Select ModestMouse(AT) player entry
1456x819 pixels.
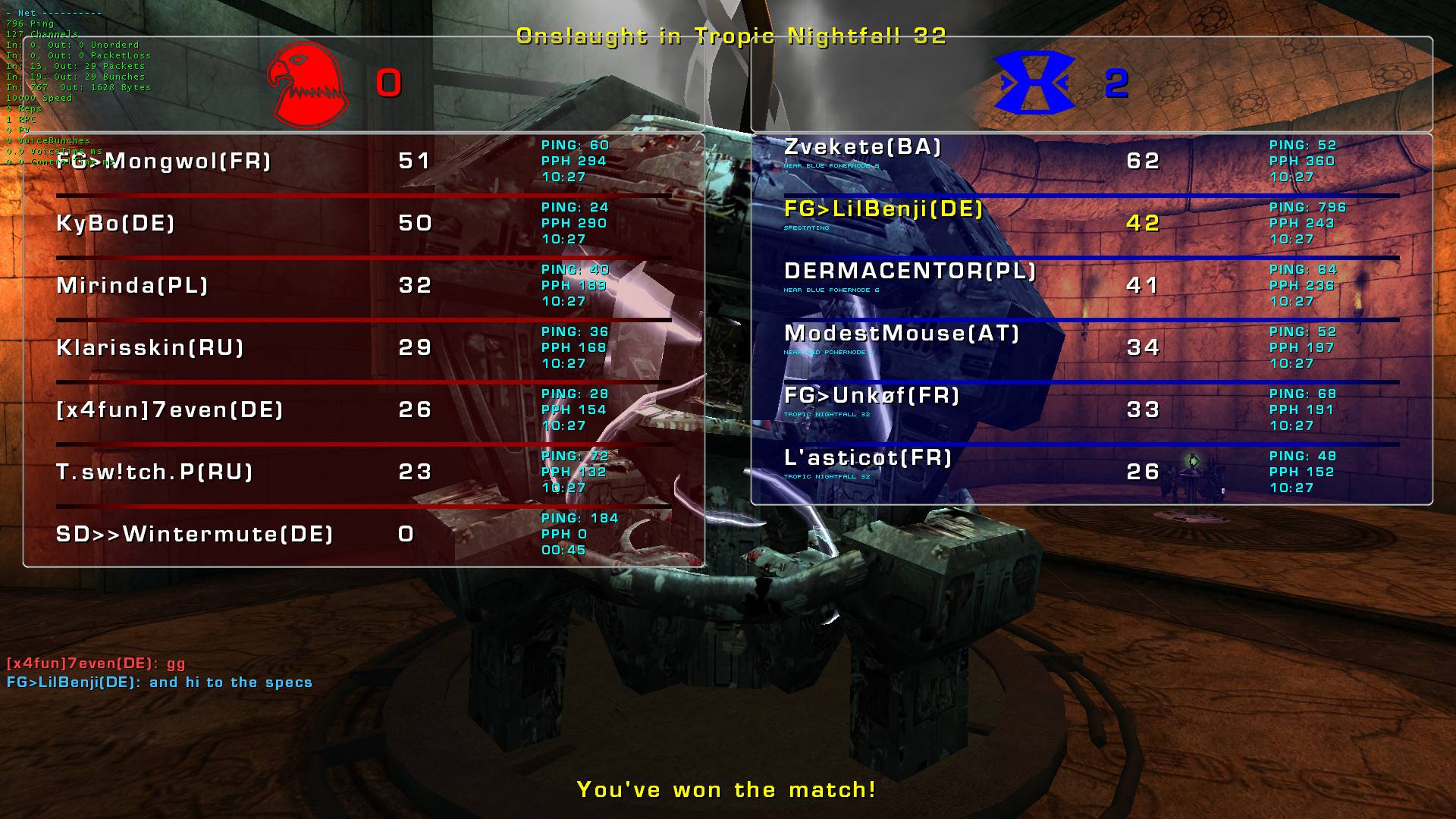(902, 334)
